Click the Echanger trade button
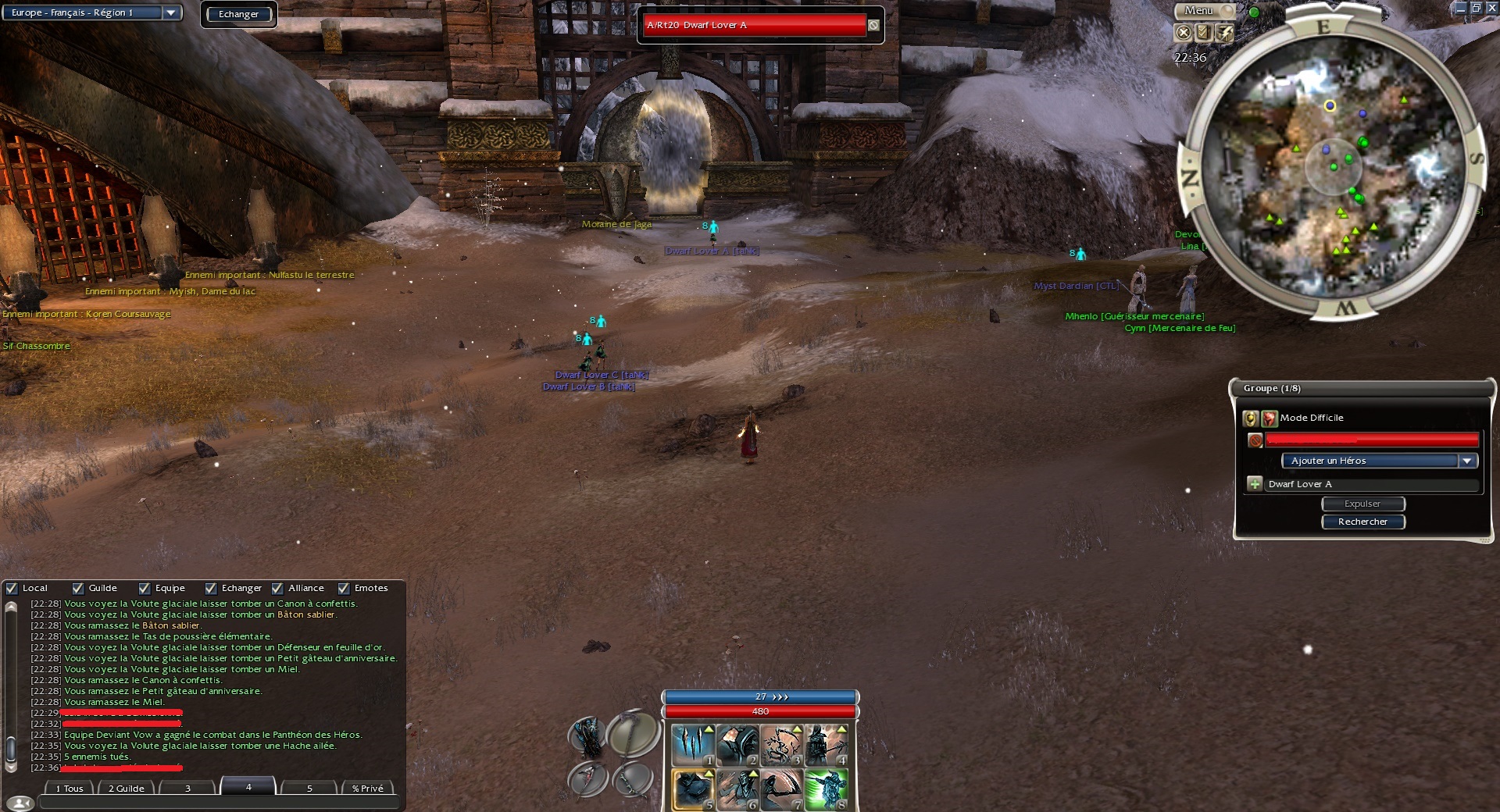Viewport: 1500px width, 812px height. click(x=238, y=14)
